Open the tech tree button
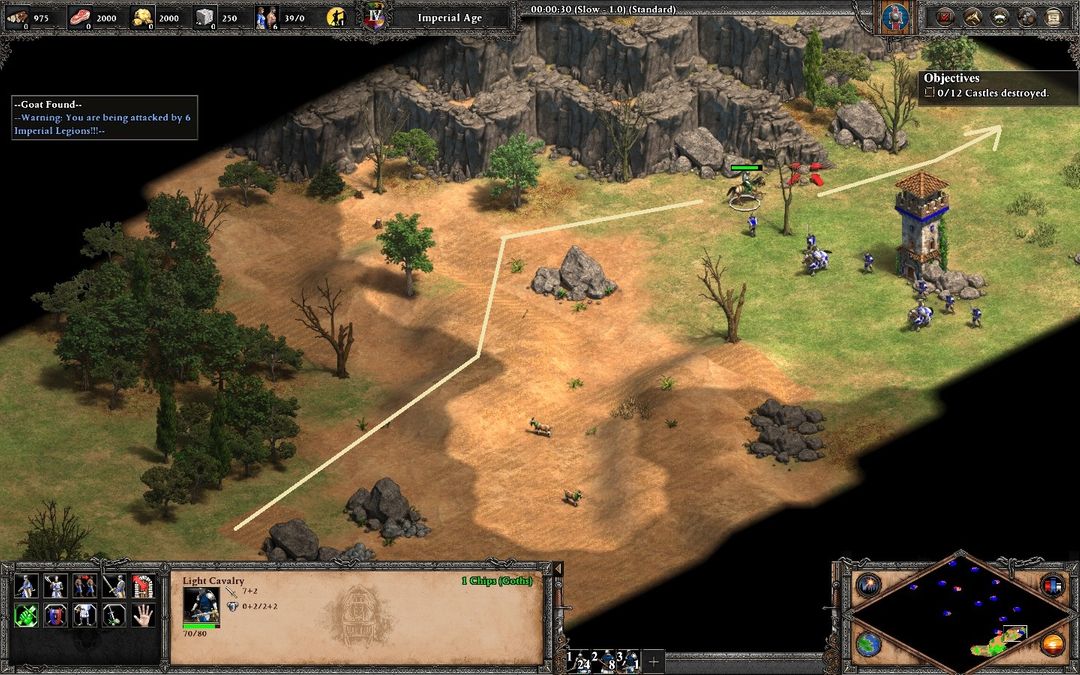Screen dimensions: 1080x675 [971, 16]
